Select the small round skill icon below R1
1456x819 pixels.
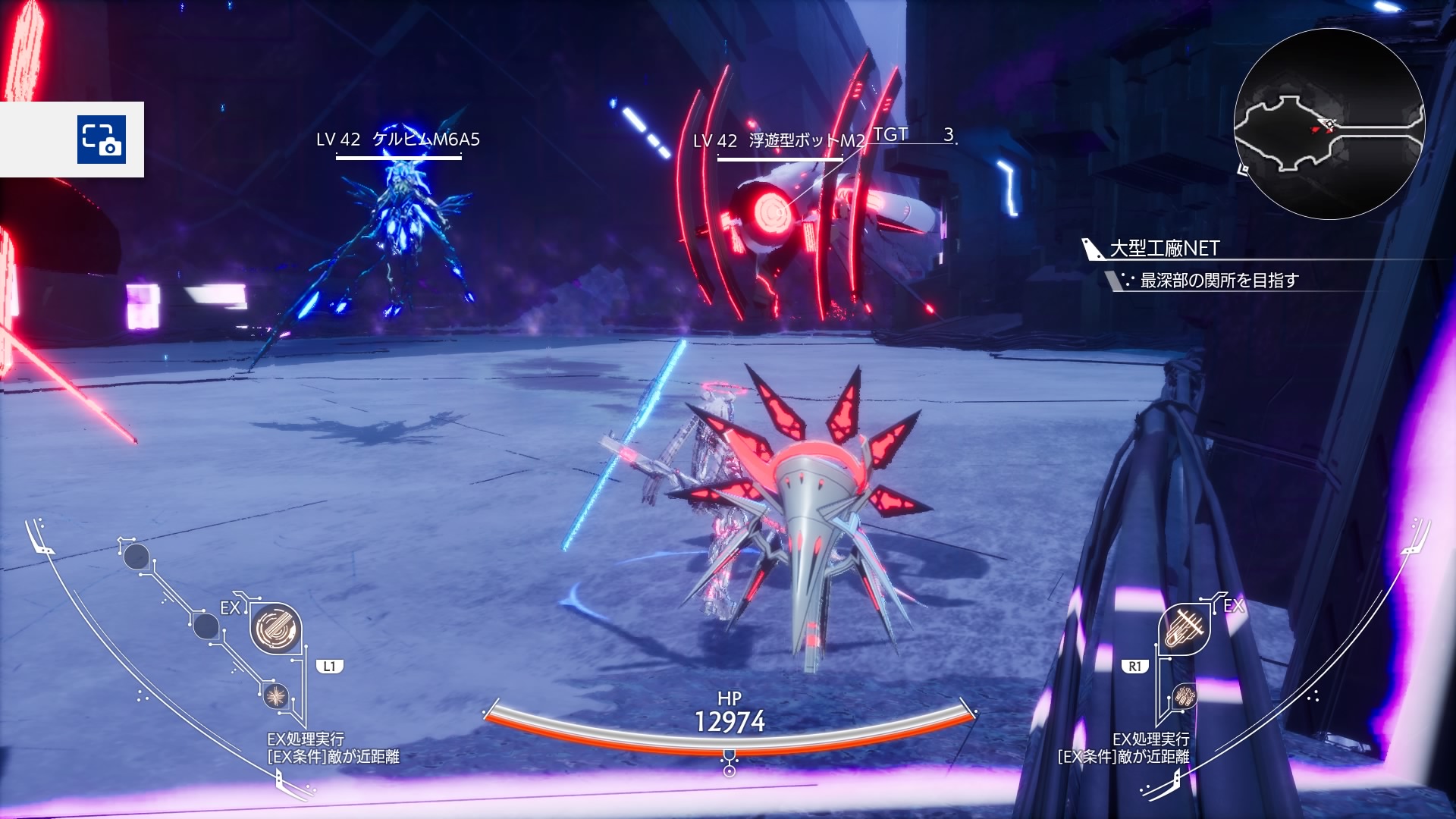(x=1184, y=695)
